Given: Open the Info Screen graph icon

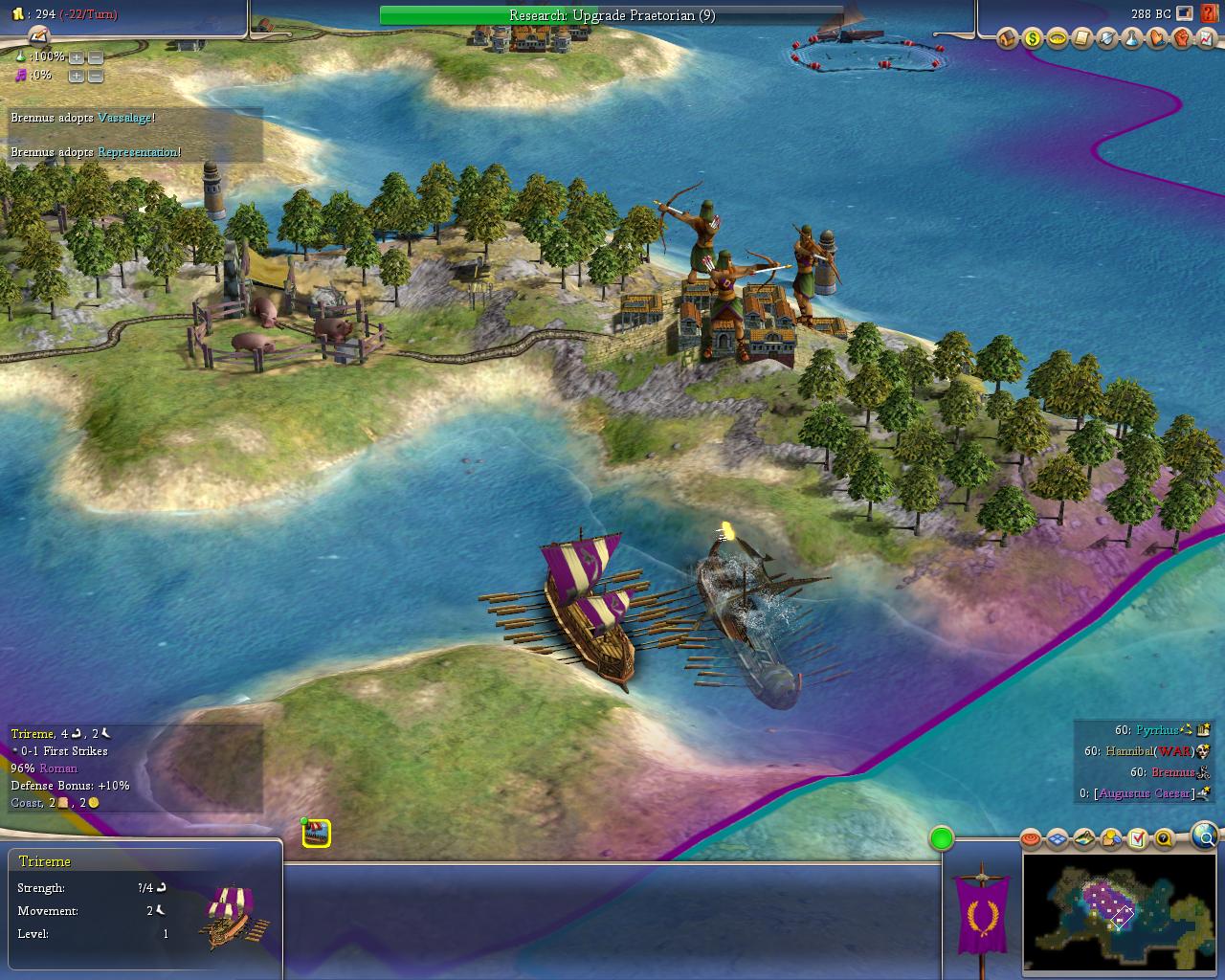Looking at the screenshot, I should 1206,38.
